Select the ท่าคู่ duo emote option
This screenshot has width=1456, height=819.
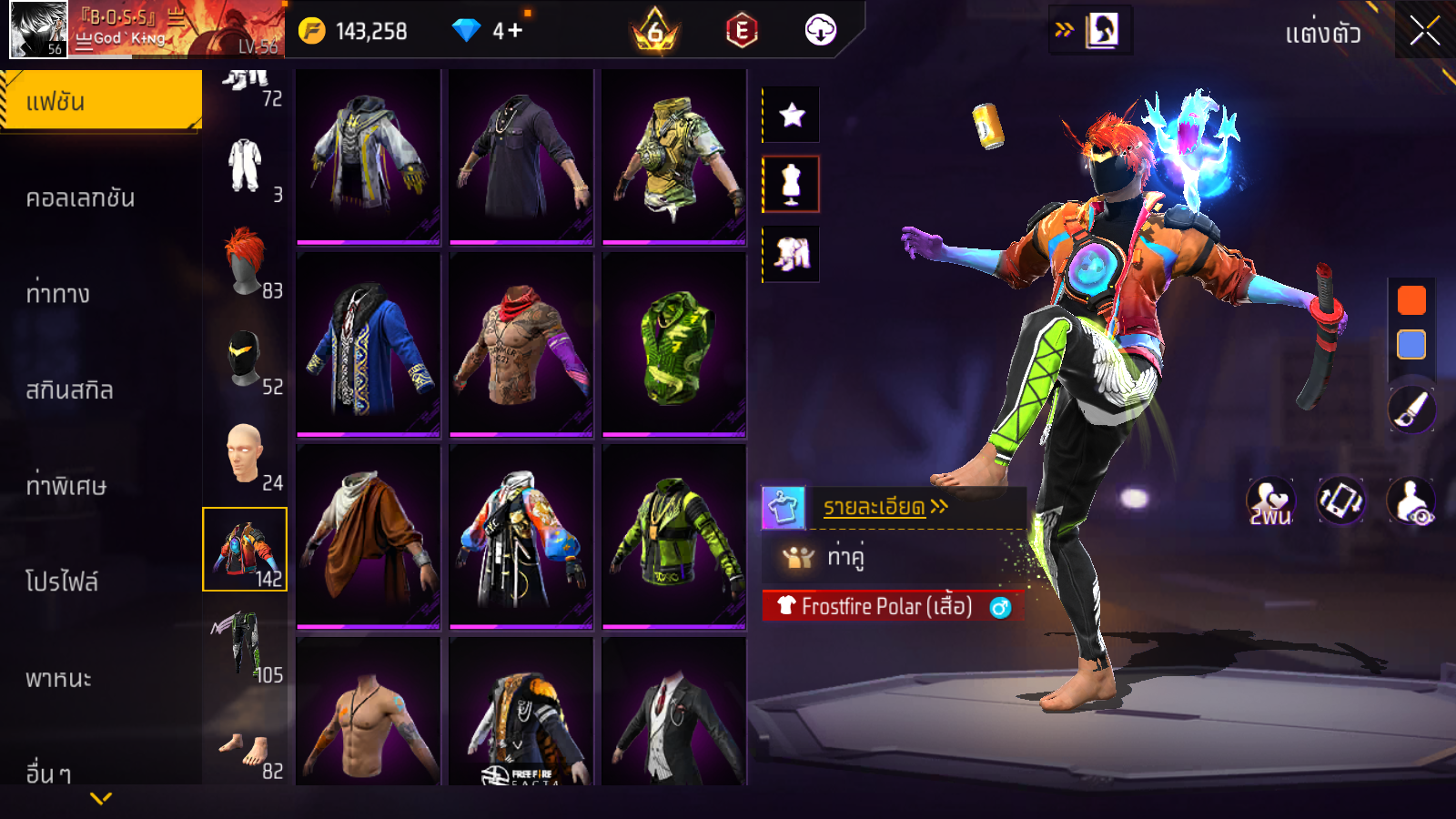click(844, 556)
